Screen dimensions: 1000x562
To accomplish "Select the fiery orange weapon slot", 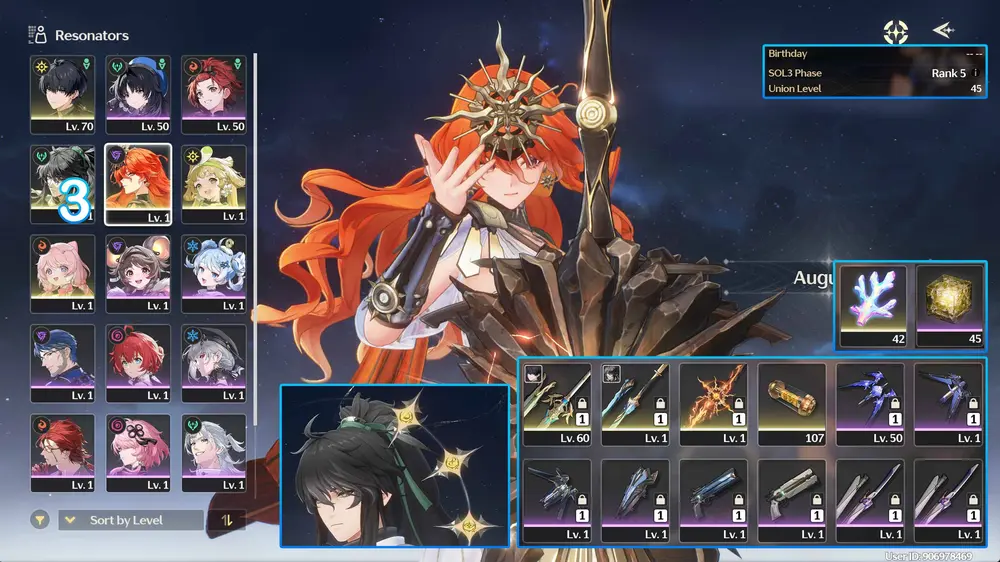I will point(713,403).
